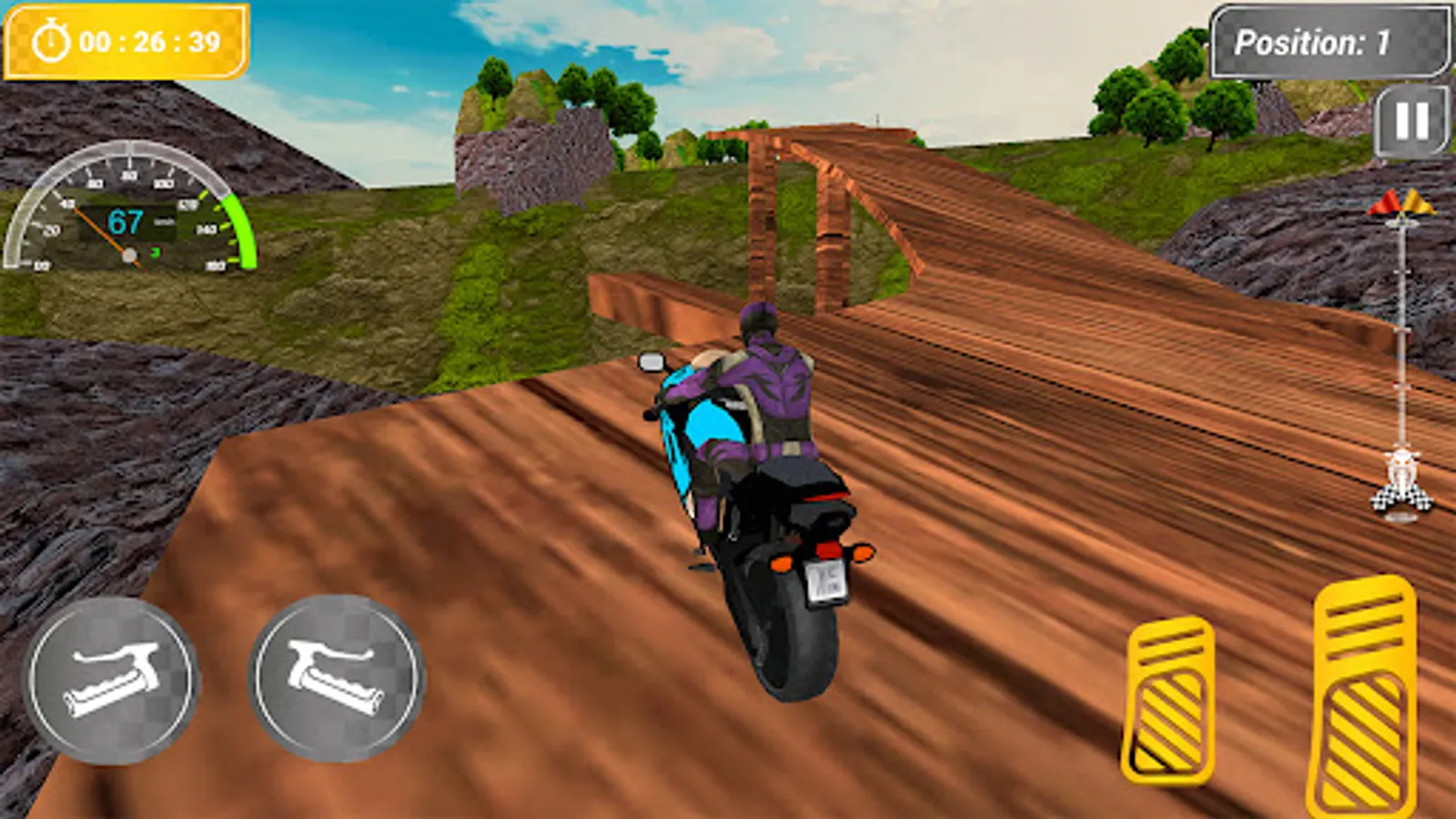Tap the green speed bar on the gauge

[x=238, y=227]
